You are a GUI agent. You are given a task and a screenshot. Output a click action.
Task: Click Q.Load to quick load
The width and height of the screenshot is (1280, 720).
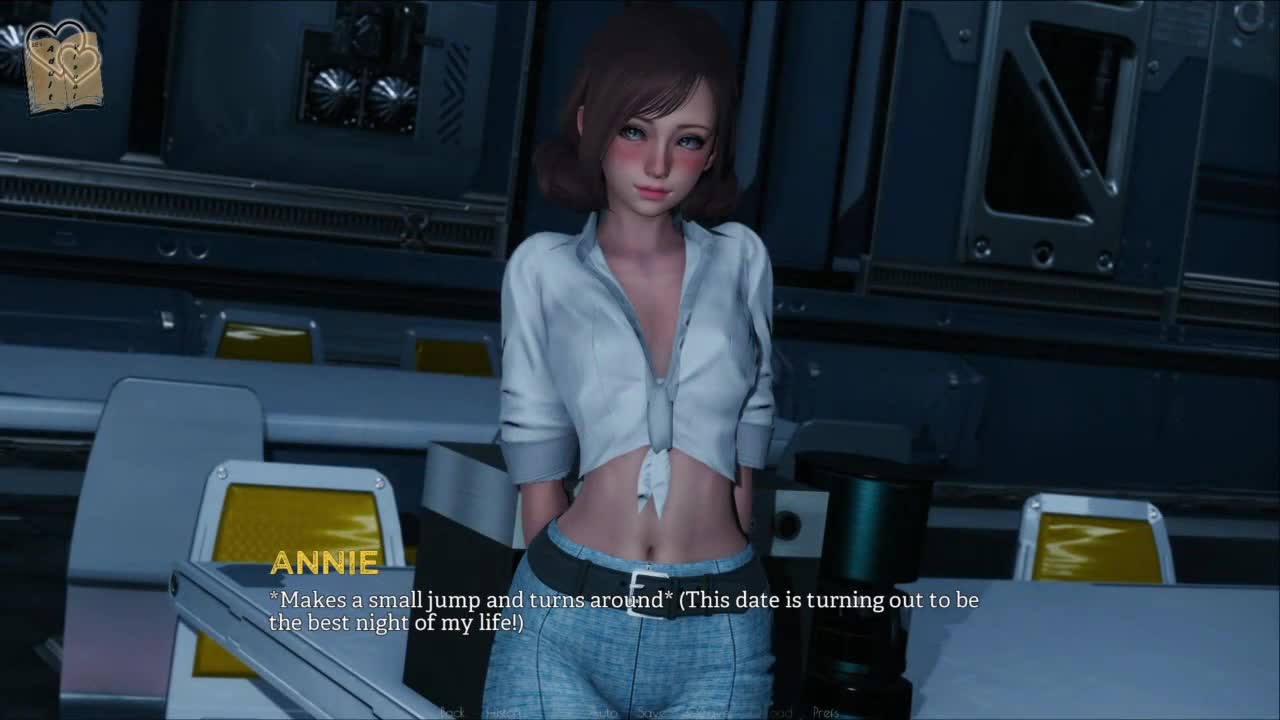pos(772,712)
